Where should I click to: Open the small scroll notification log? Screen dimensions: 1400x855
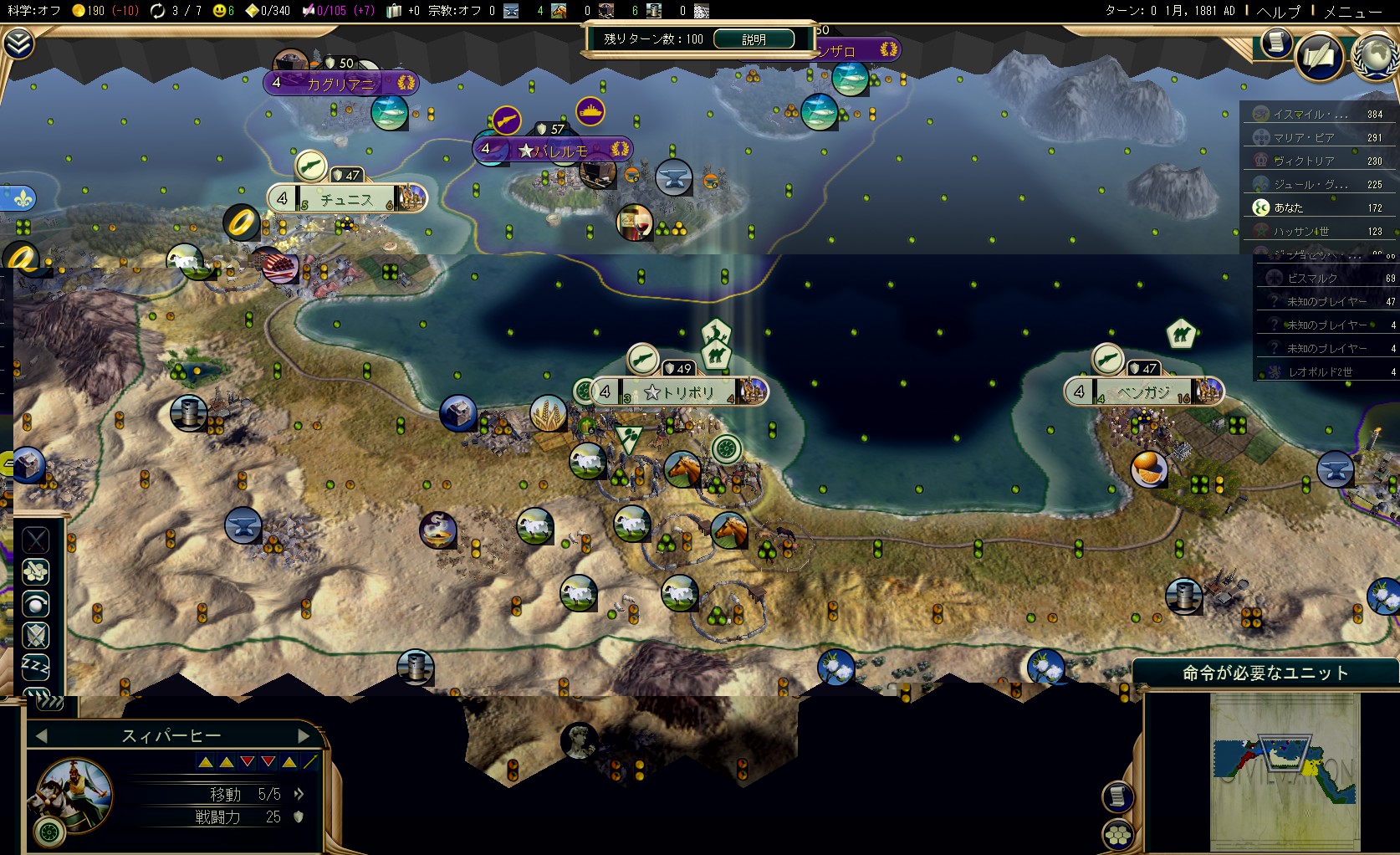[x=1275, y=41]
